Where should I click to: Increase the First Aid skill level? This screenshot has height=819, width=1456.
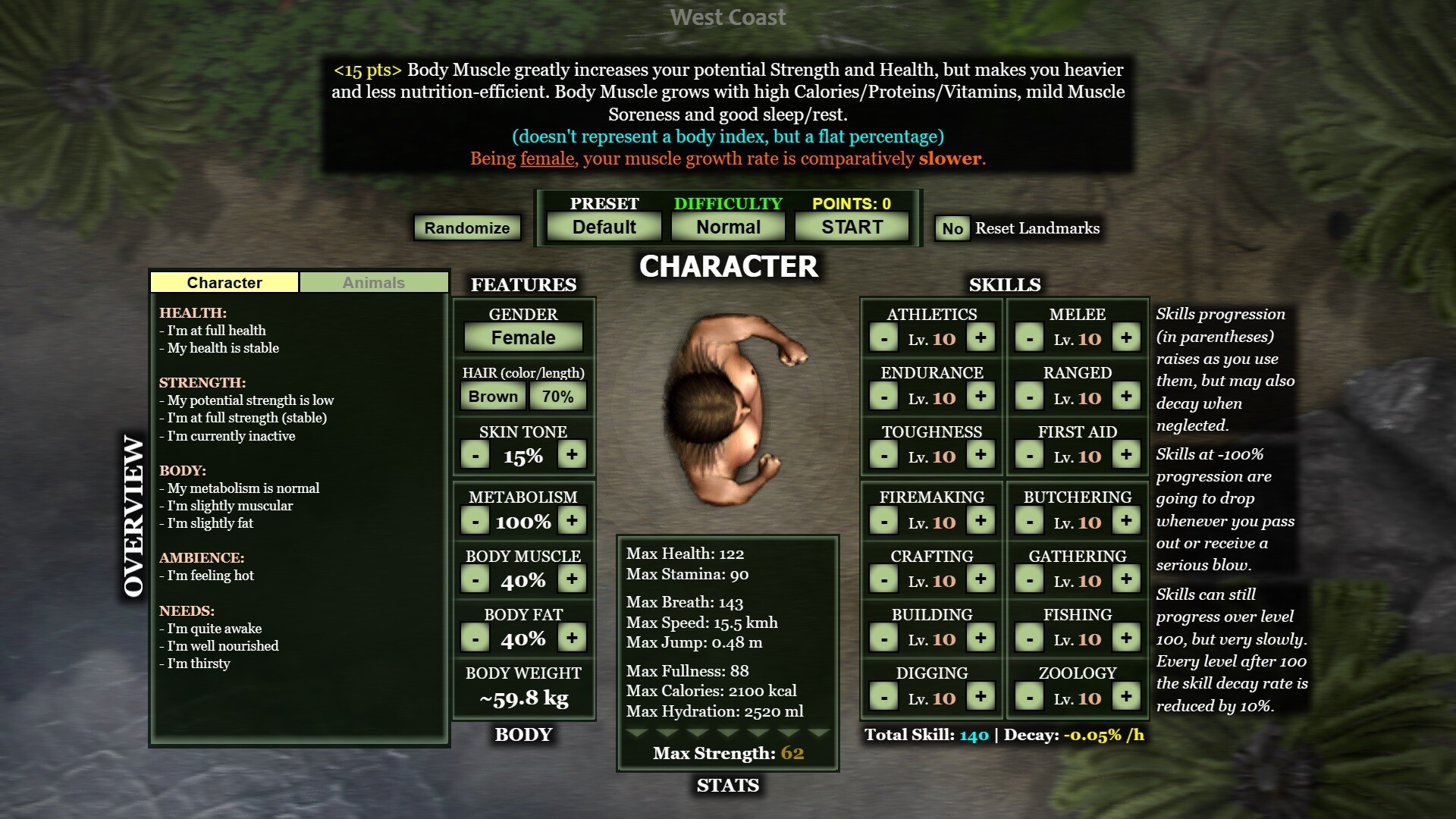pyautogui.click(x=1126, y=456)
